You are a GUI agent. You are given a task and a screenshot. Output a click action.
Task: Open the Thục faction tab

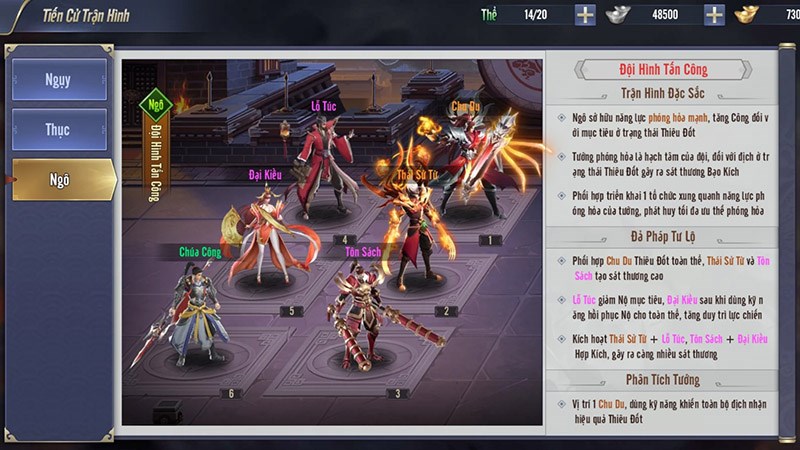point(59,130)
